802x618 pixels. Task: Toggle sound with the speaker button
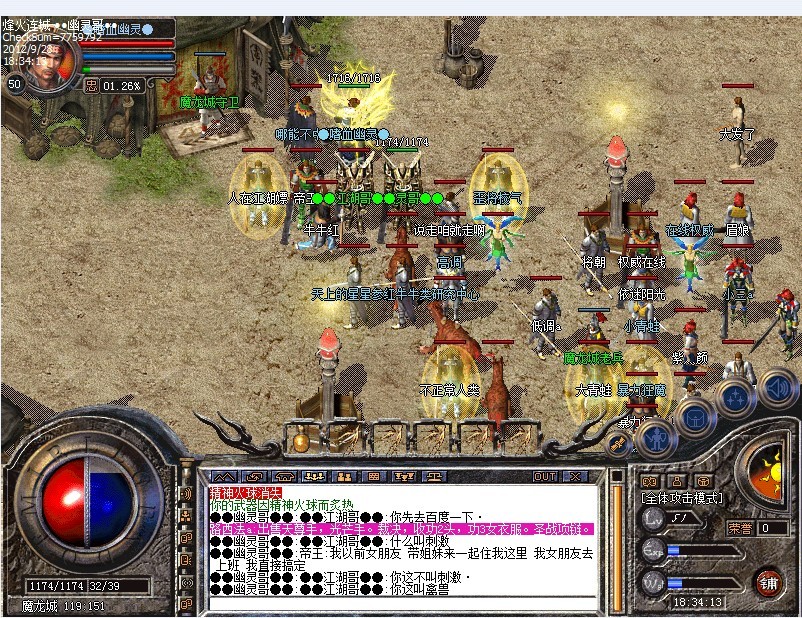point(775,387)
